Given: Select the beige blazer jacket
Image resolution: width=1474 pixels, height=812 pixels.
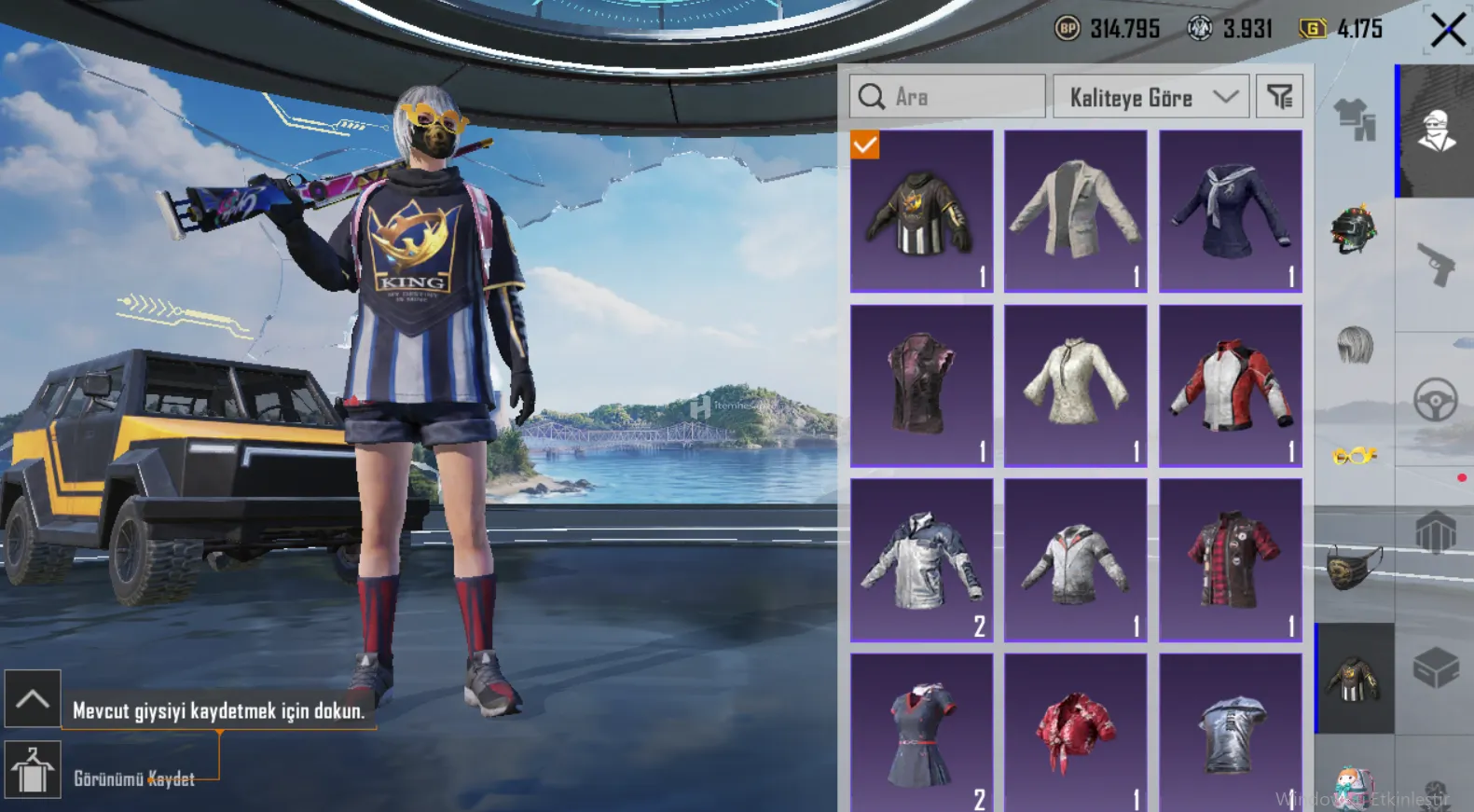Looking at the screenshot, I should (x=1075, y=212).
